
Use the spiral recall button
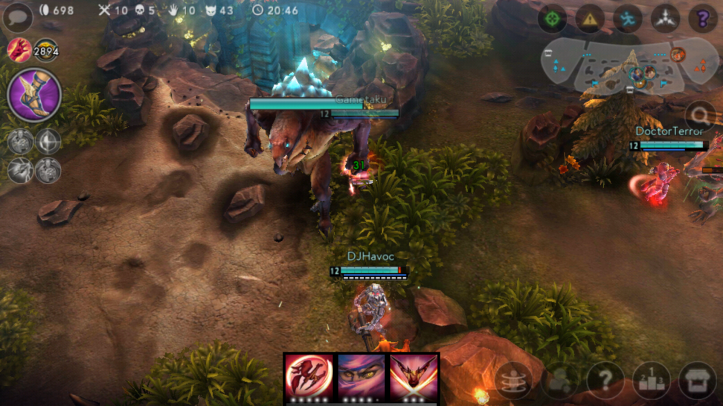[513, 380]
